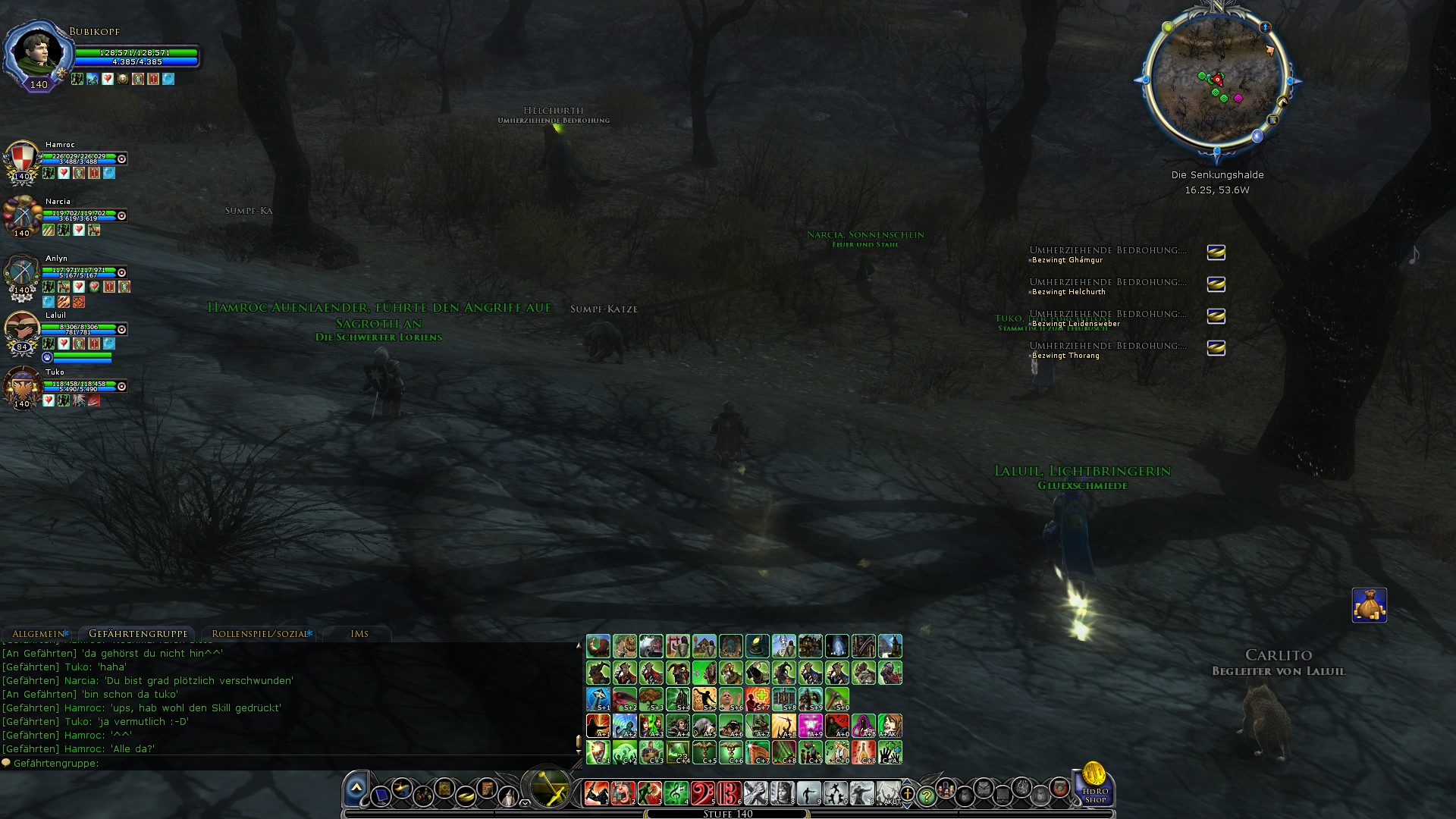Screen dimensions: 1456x819
Task: Select party member Laluil's portrait
Action: tap(22, 331)
